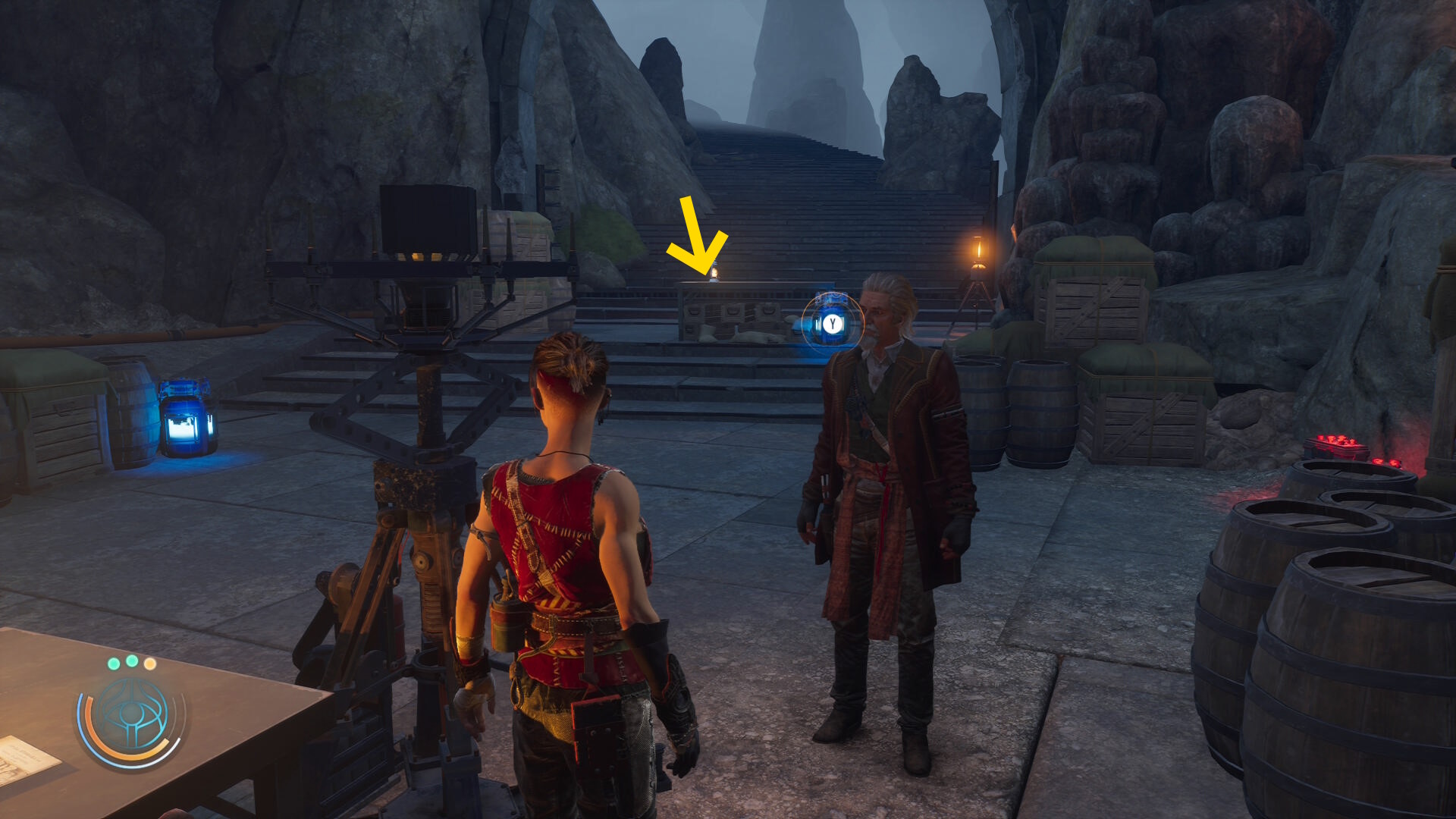Click the eye emblem HUD icon

click(132, 717)
